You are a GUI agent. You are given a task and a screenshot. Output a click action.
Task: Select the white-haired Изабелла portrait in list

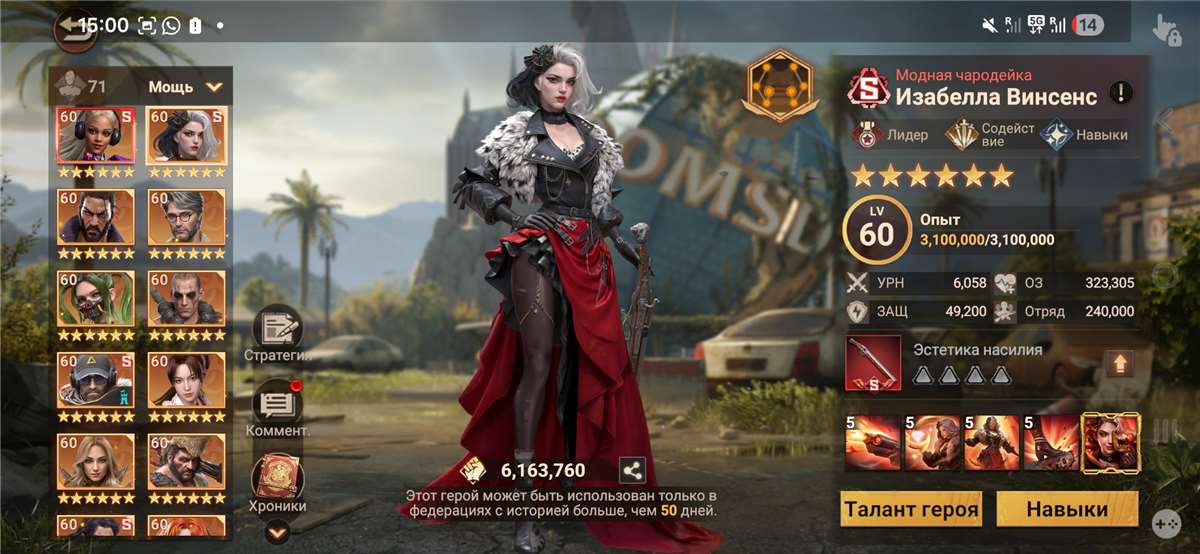coord(186,136)
